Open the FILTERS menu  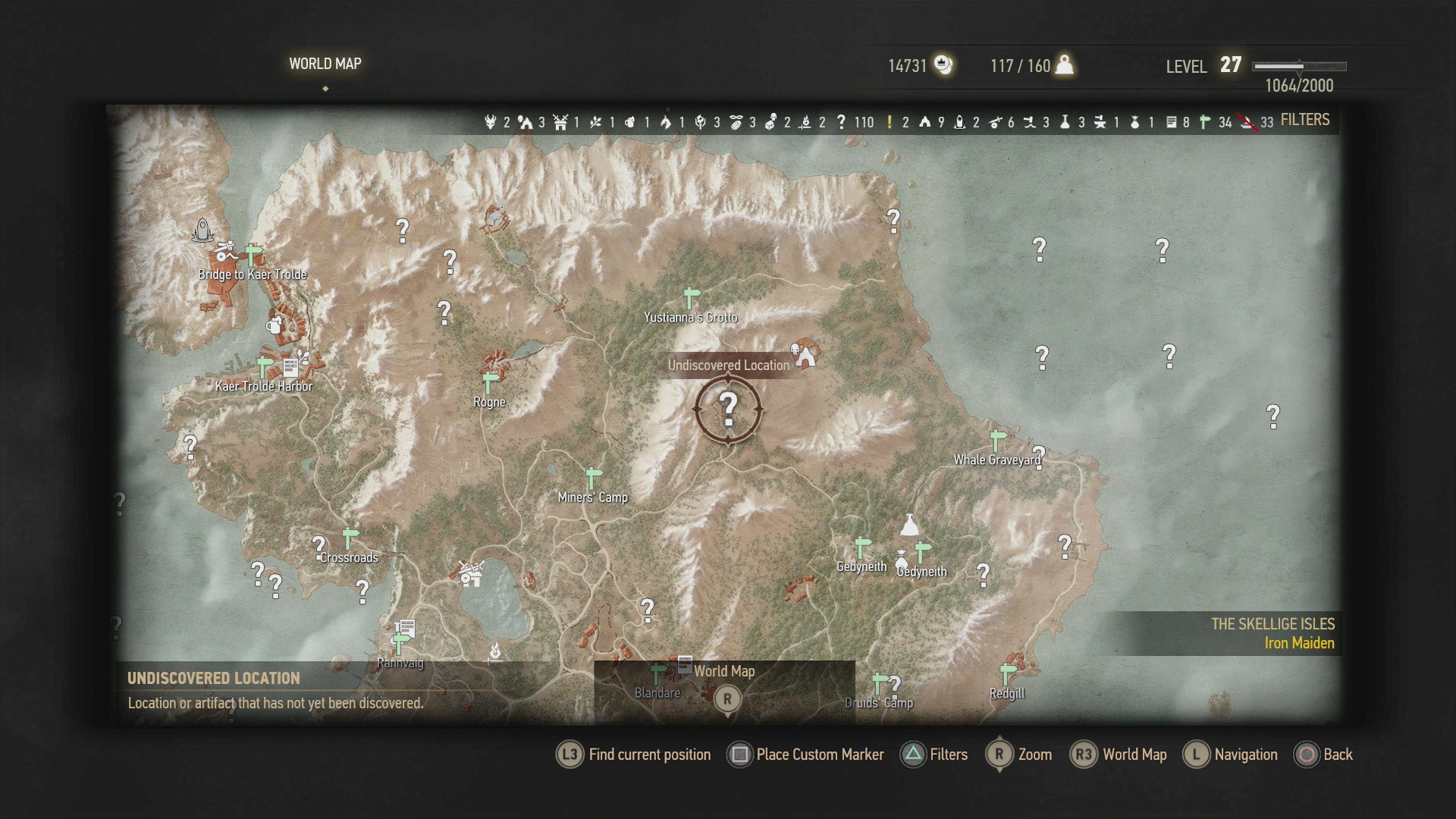(1304, 120)
